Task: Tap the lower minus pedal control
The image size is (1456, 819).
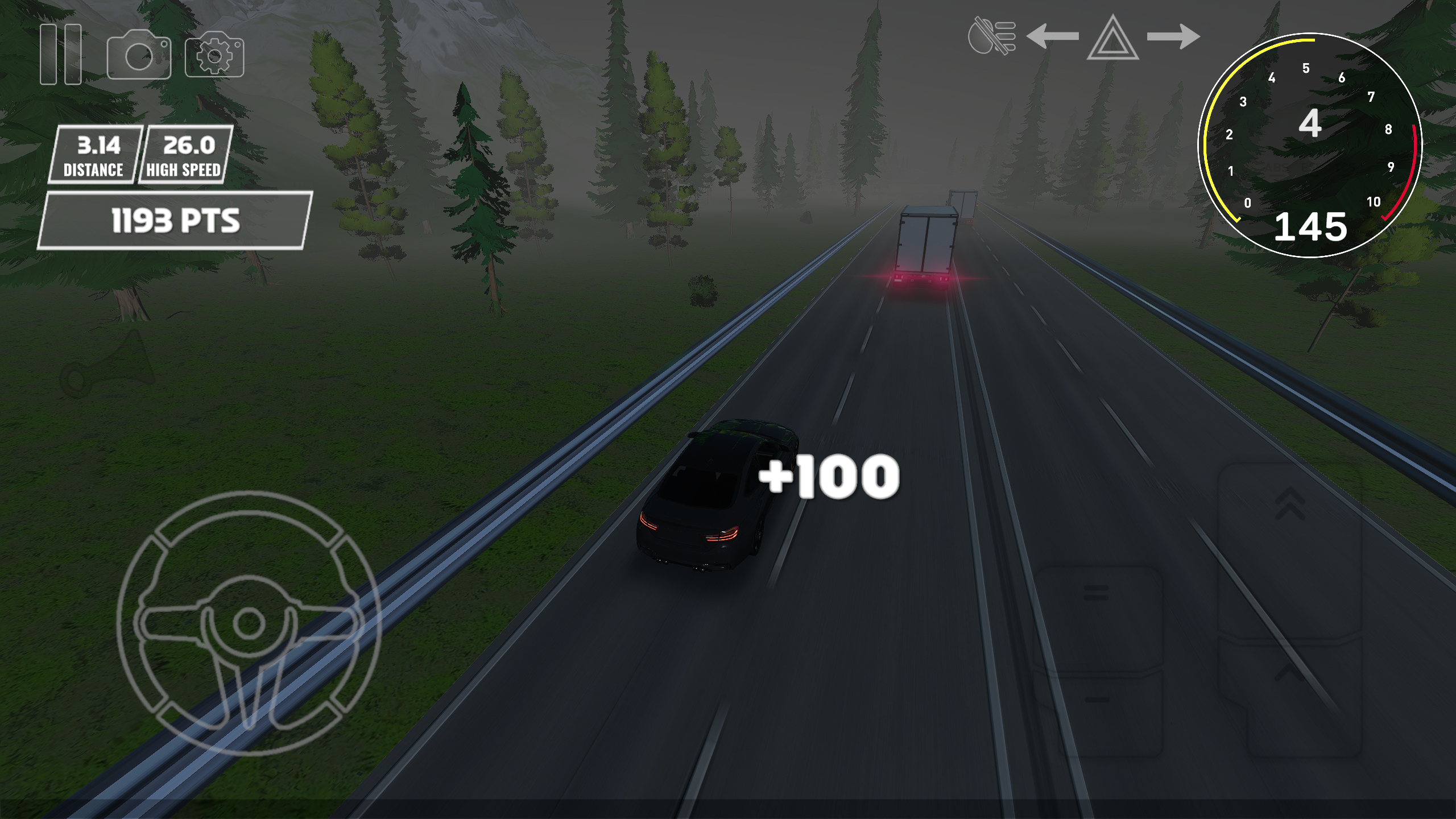Action: (x=1098, y=700)
